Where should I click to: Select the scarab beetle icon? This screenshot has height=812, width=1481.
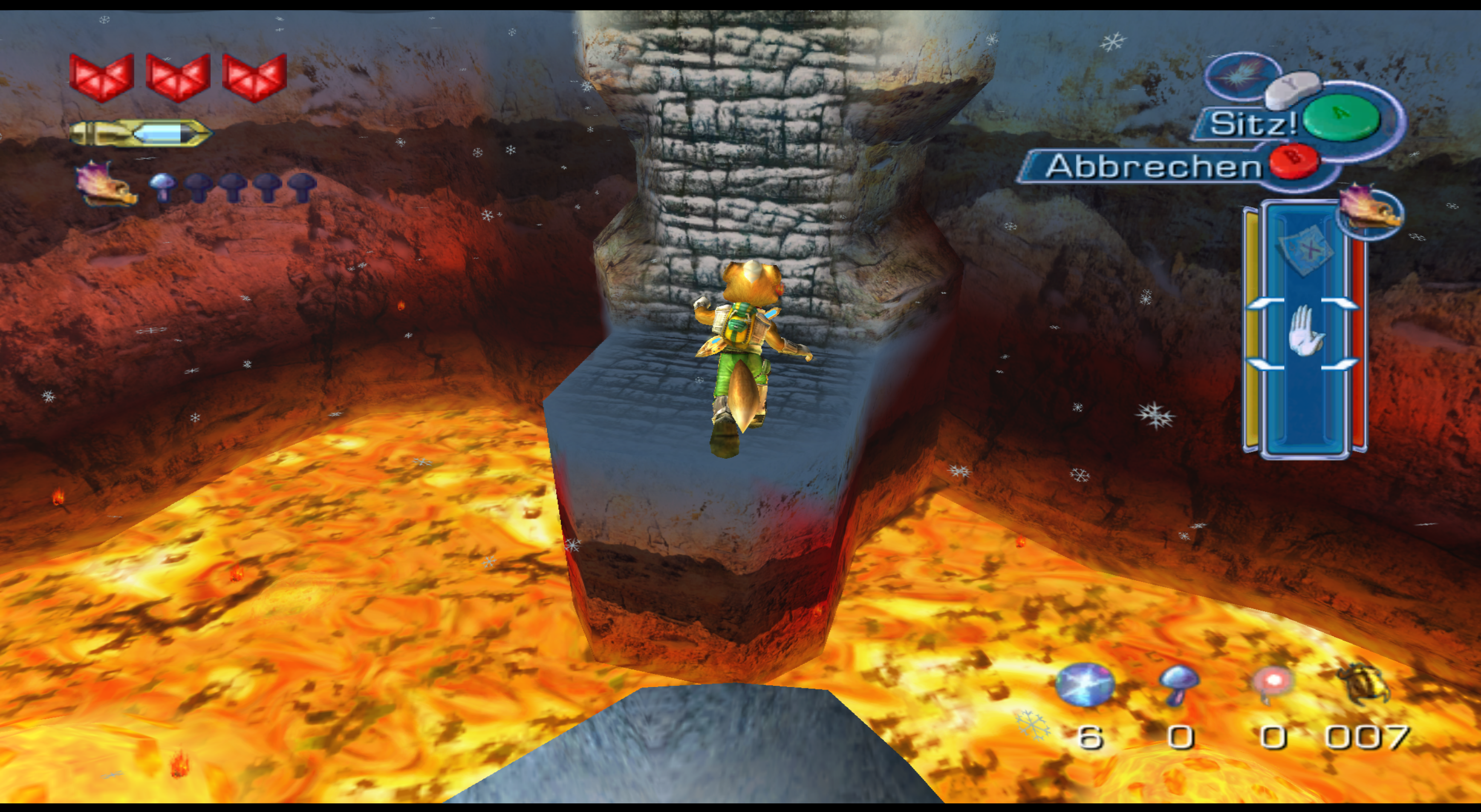click(1367, 684)
